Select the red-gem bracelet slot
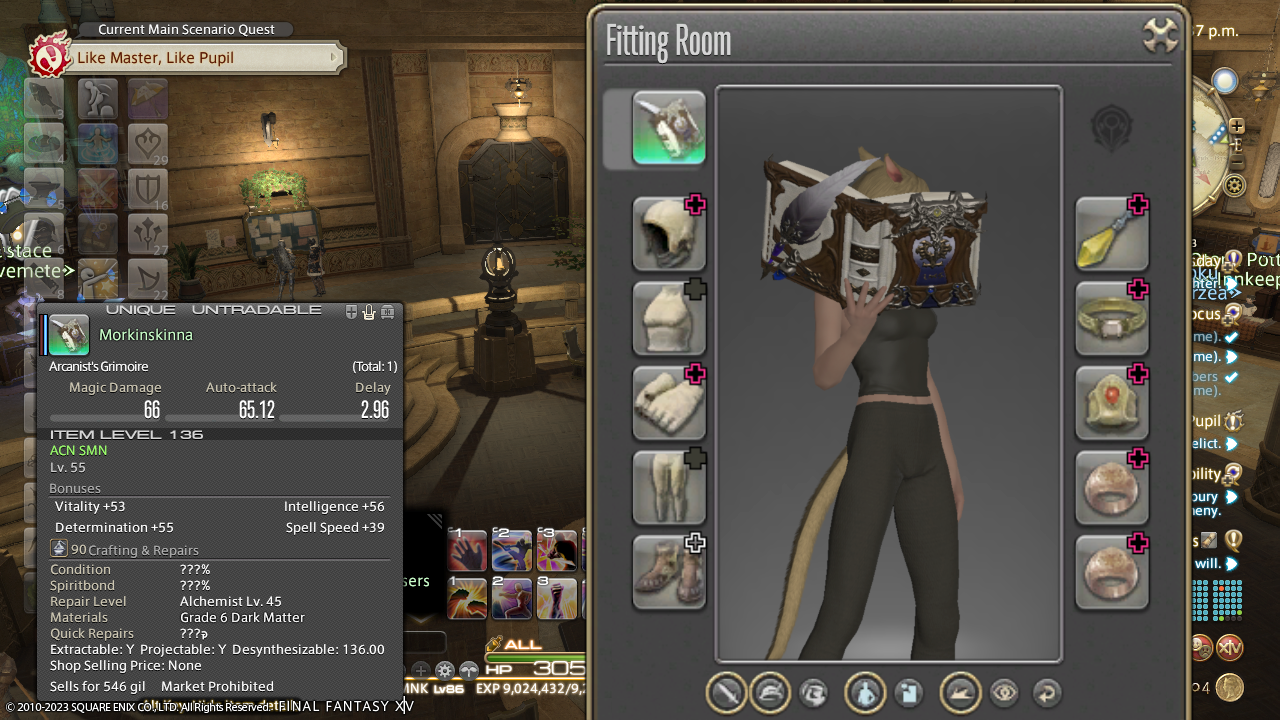Image resolution: width=1280 pixels, height=720 pixels. click(x=1111, y=403)
